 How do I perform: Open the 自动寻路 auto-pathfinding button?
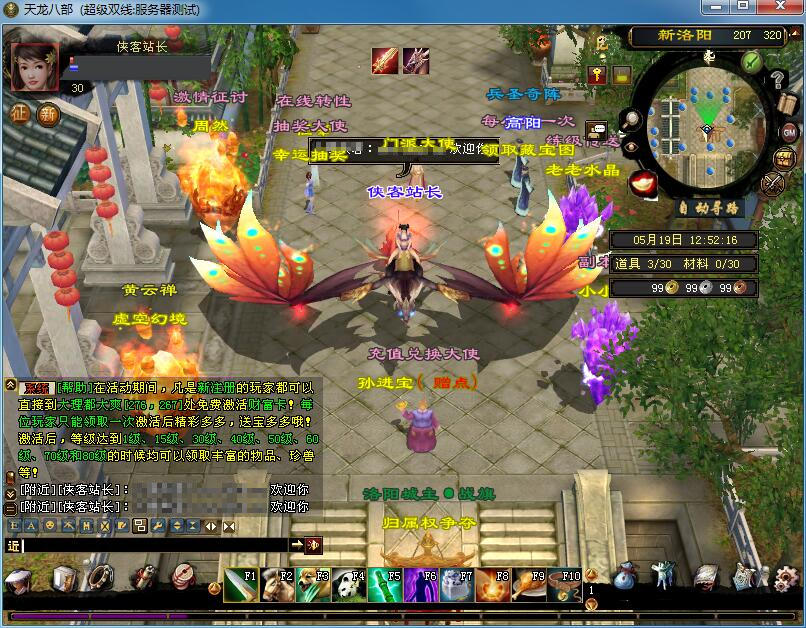coord(711,208)
